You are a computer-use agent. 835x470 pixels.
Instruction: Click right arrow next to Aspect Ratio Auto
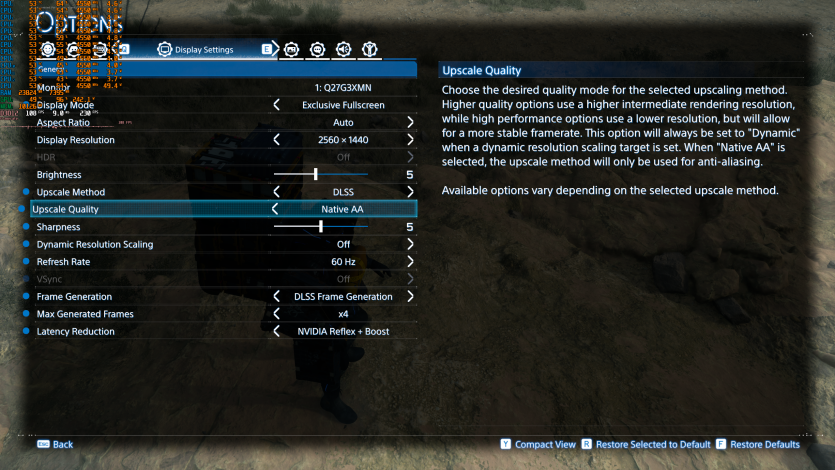(x=410, y=122)
